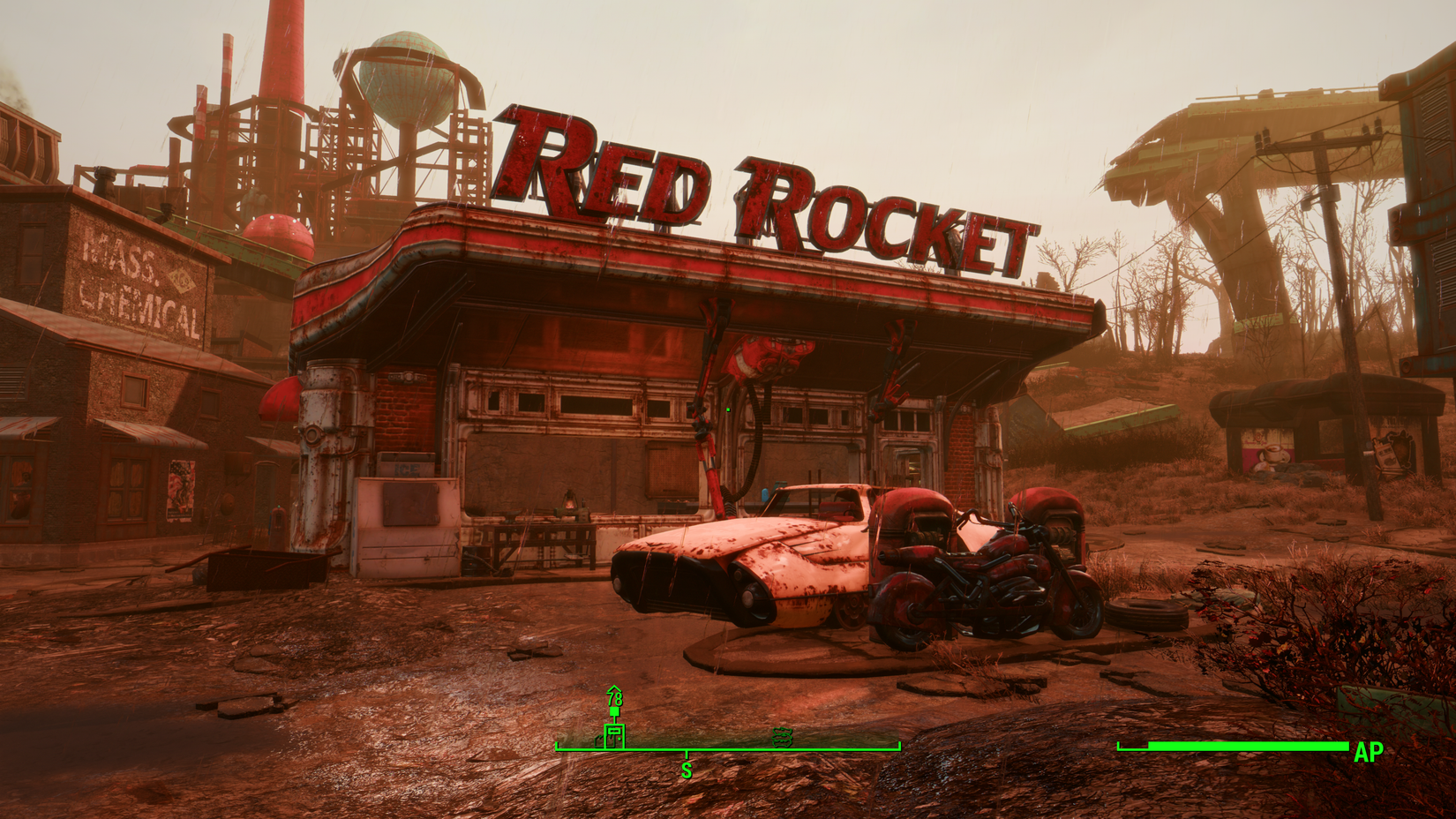Select the building location marker on compass
Screen dimensions: 1456x819
coord(614,735)
